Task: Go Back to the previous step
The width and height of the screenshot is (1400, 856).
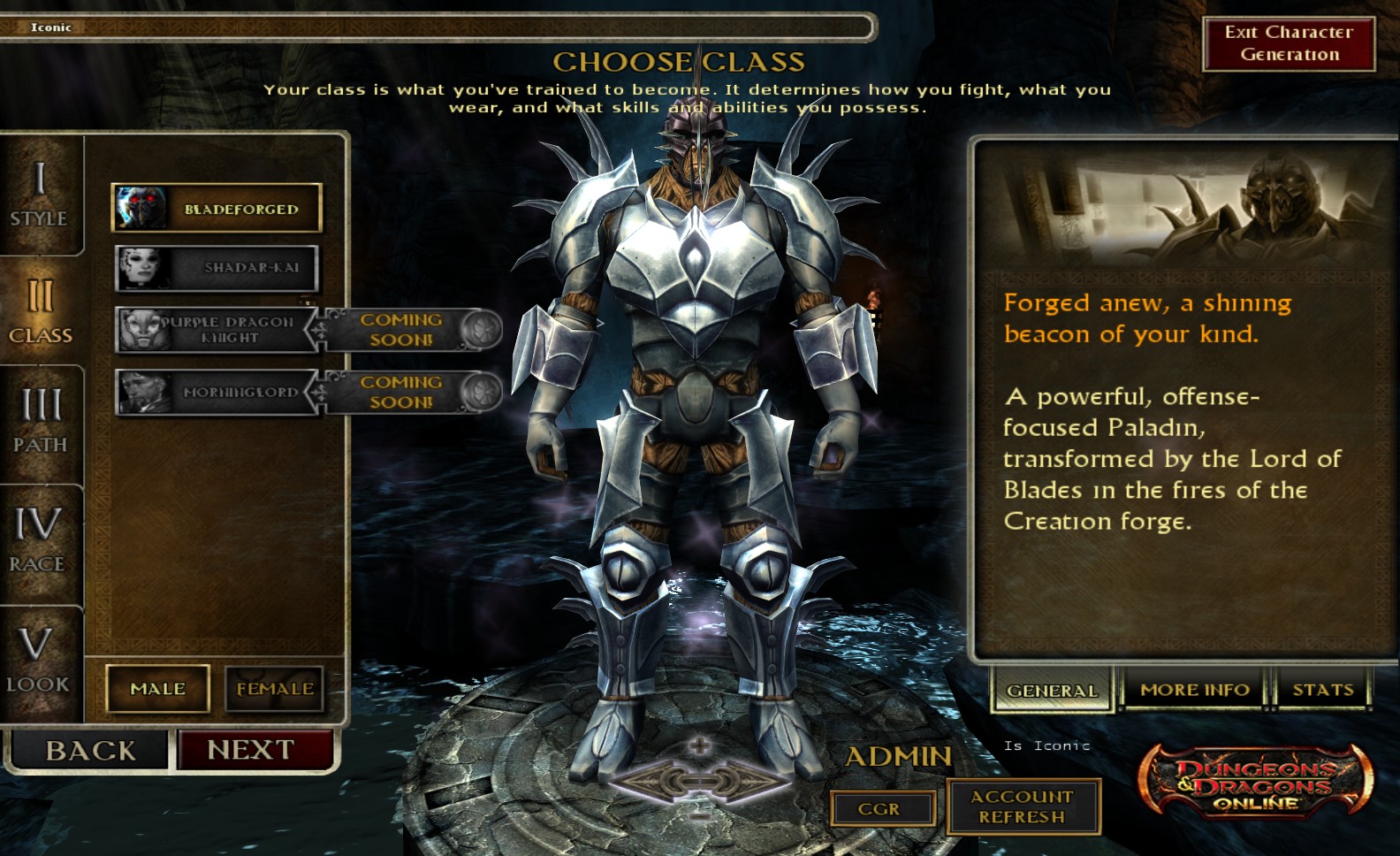Action: point(89,751)
